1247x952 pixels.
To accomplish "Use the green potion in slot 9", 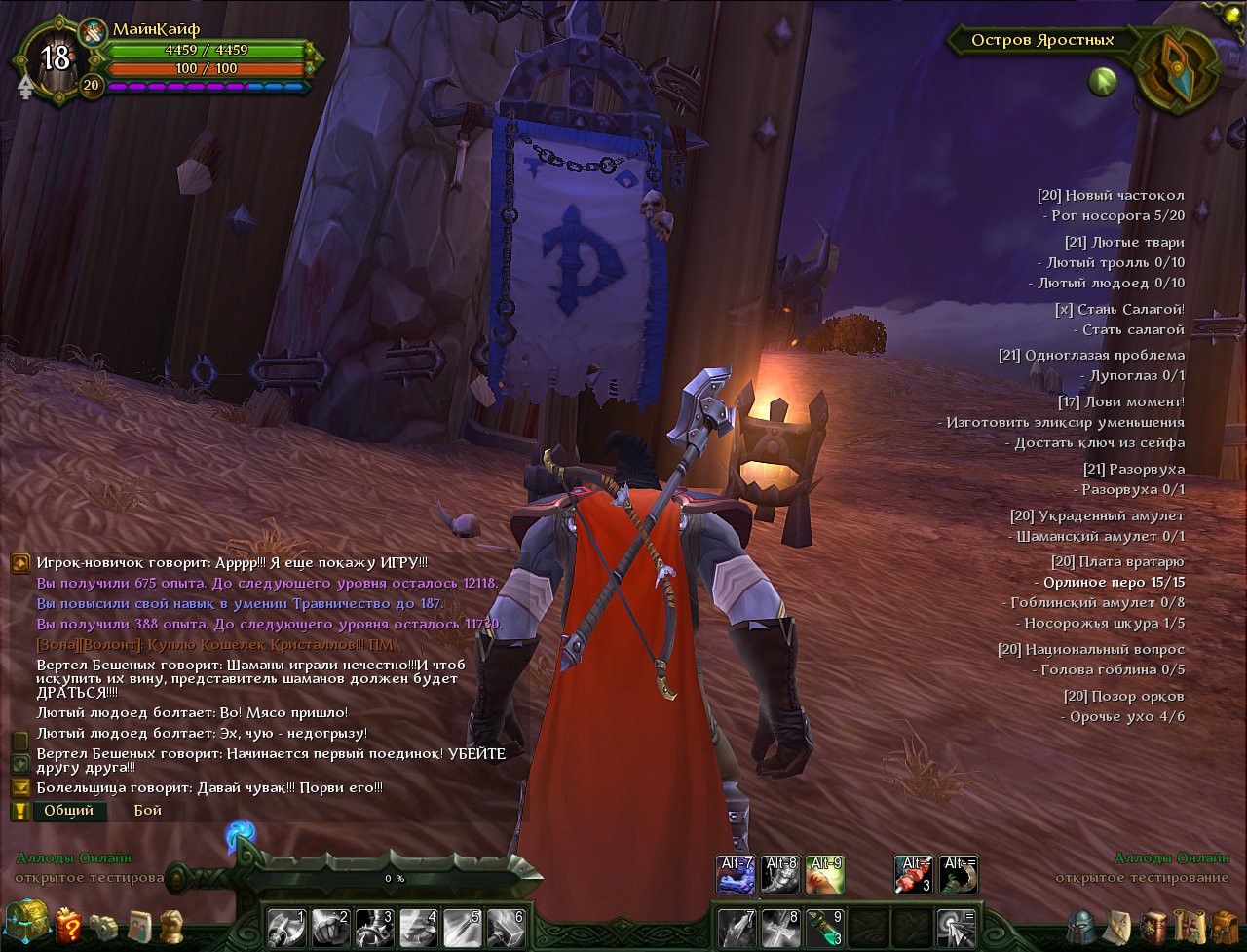I will 825,927.
